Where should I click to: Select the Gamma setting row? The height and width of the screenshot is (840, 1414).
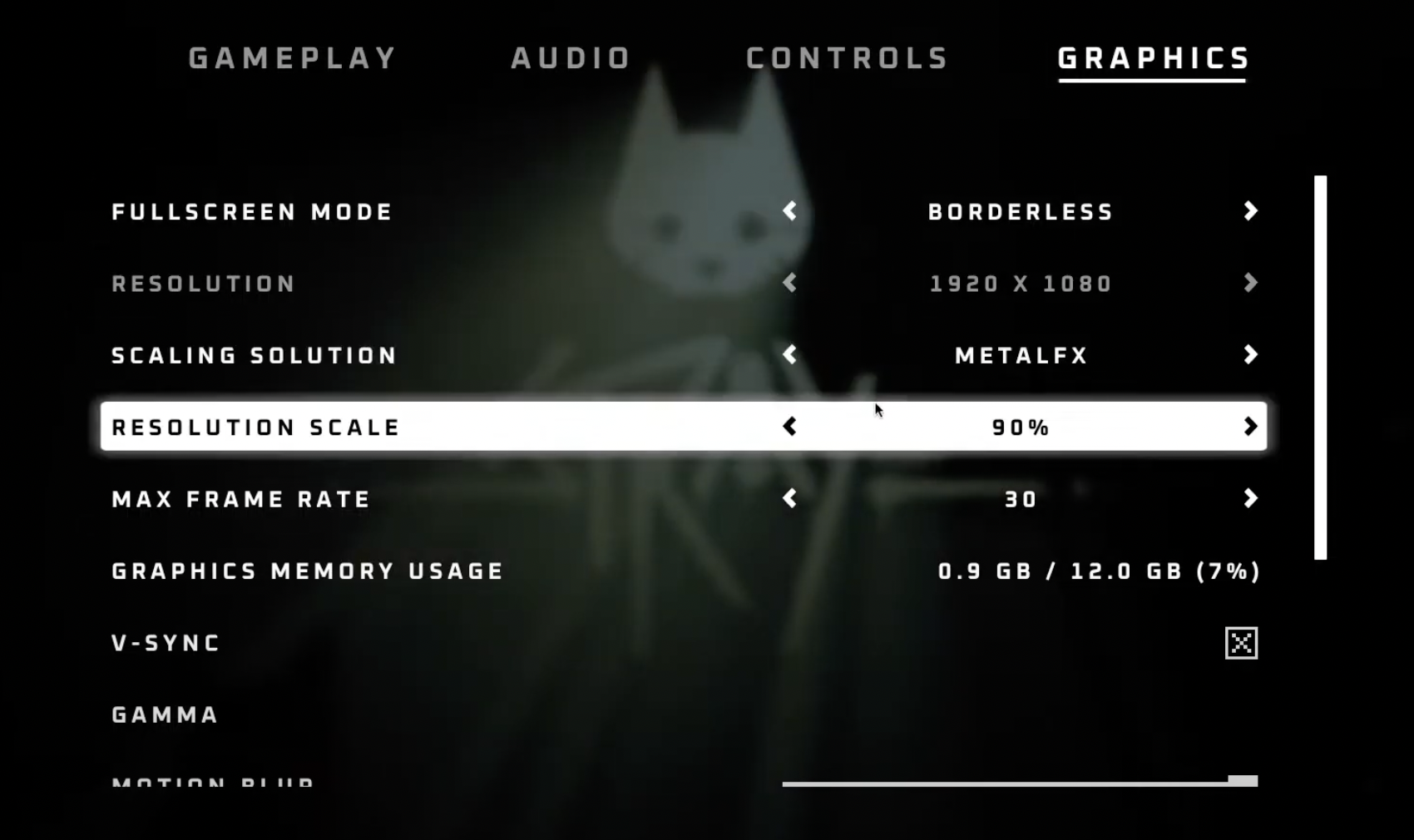click(166, 715)
